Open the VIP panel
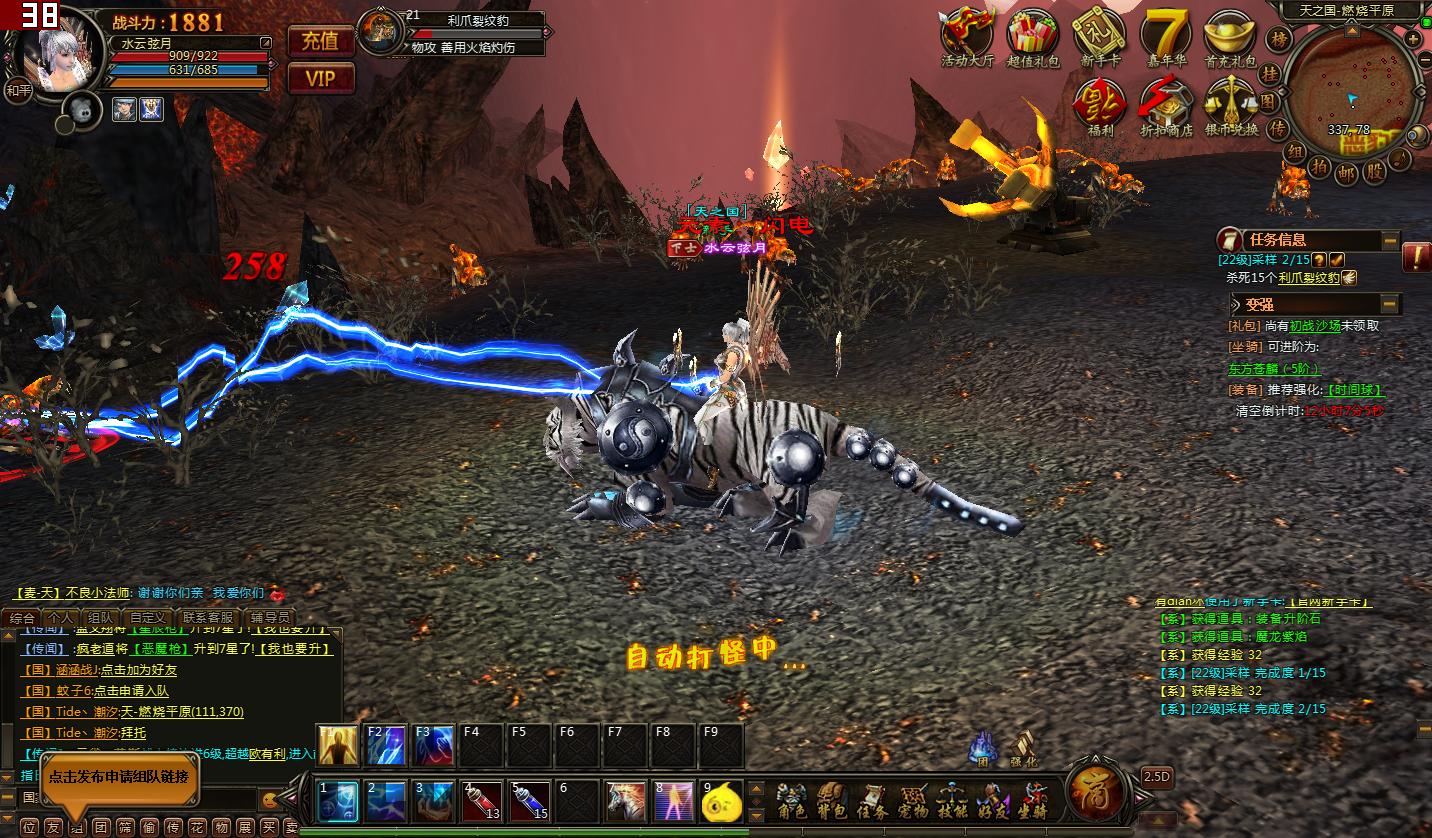1432x838 pixels. pyautogui.click(x=321, y=78)
